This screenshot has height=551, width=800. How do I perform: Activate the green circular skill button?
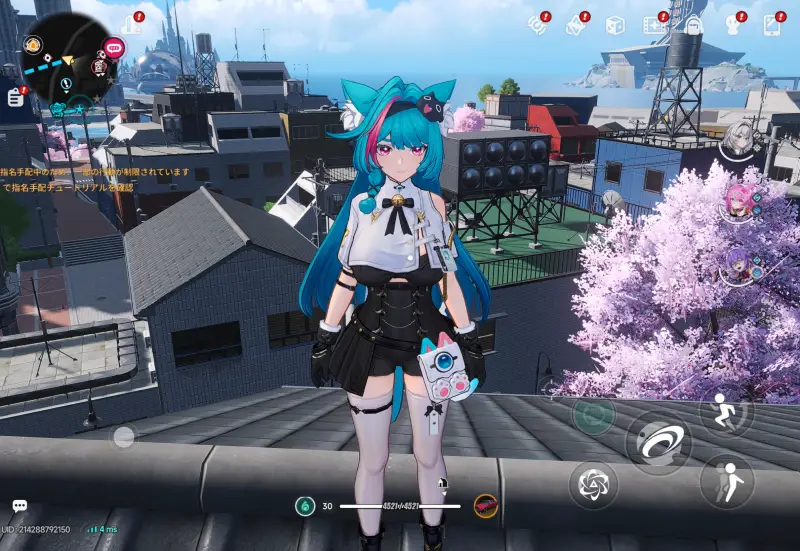pos(593,416)
